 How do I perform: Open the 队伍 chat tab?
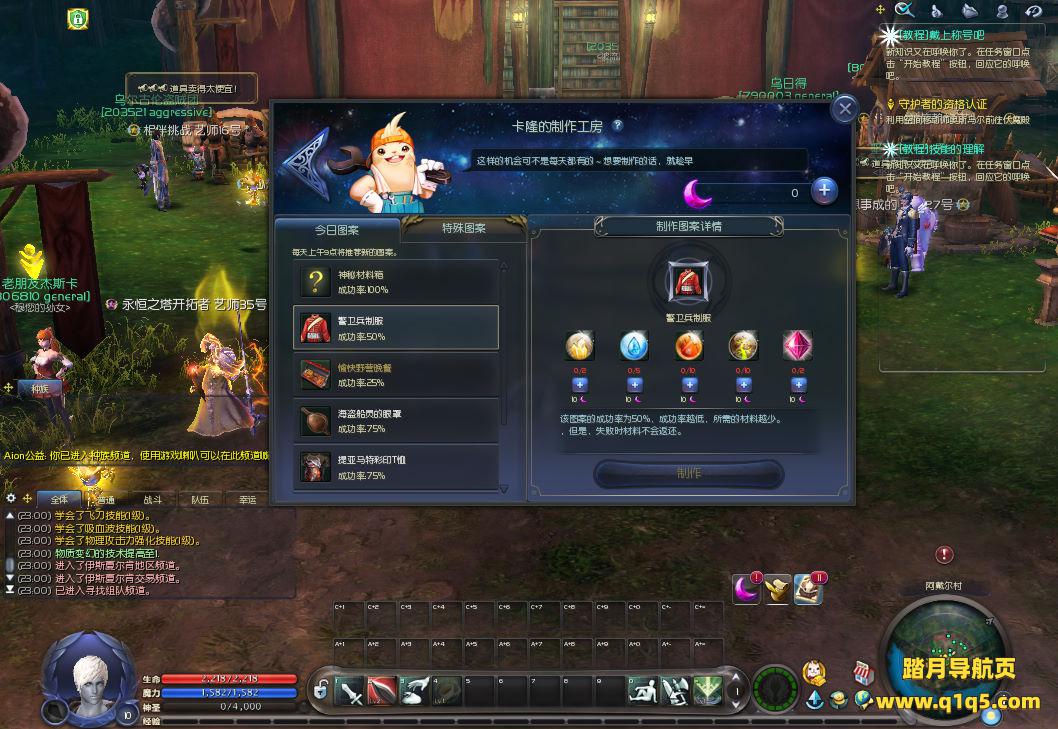[200, 499]
